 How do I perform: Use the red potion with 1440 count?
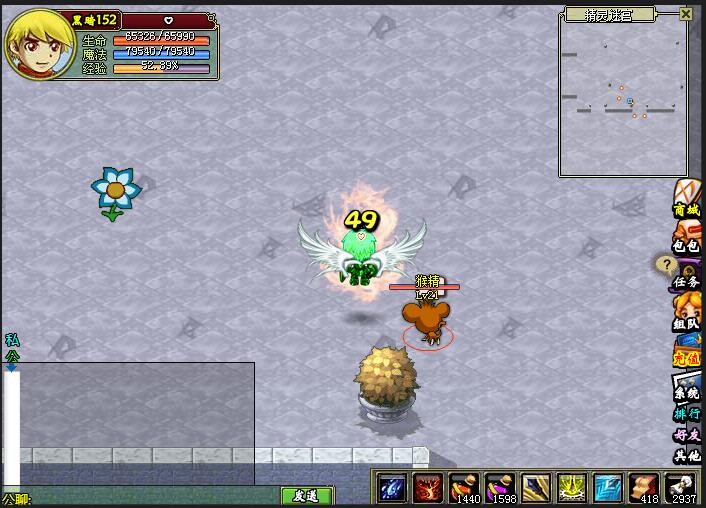464,488
